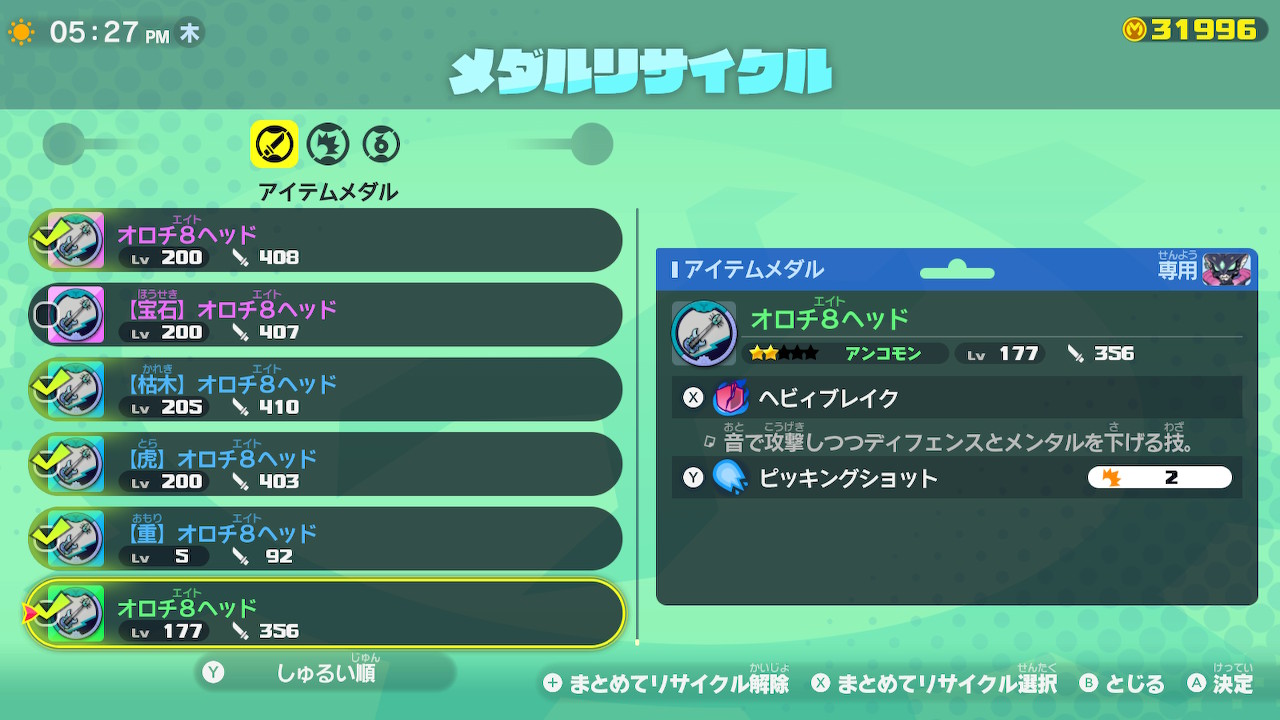Select the pink オロチ8ヘッド Lv 200 medal
This screenshot has height=720, width=1280.
click(325, 241)
